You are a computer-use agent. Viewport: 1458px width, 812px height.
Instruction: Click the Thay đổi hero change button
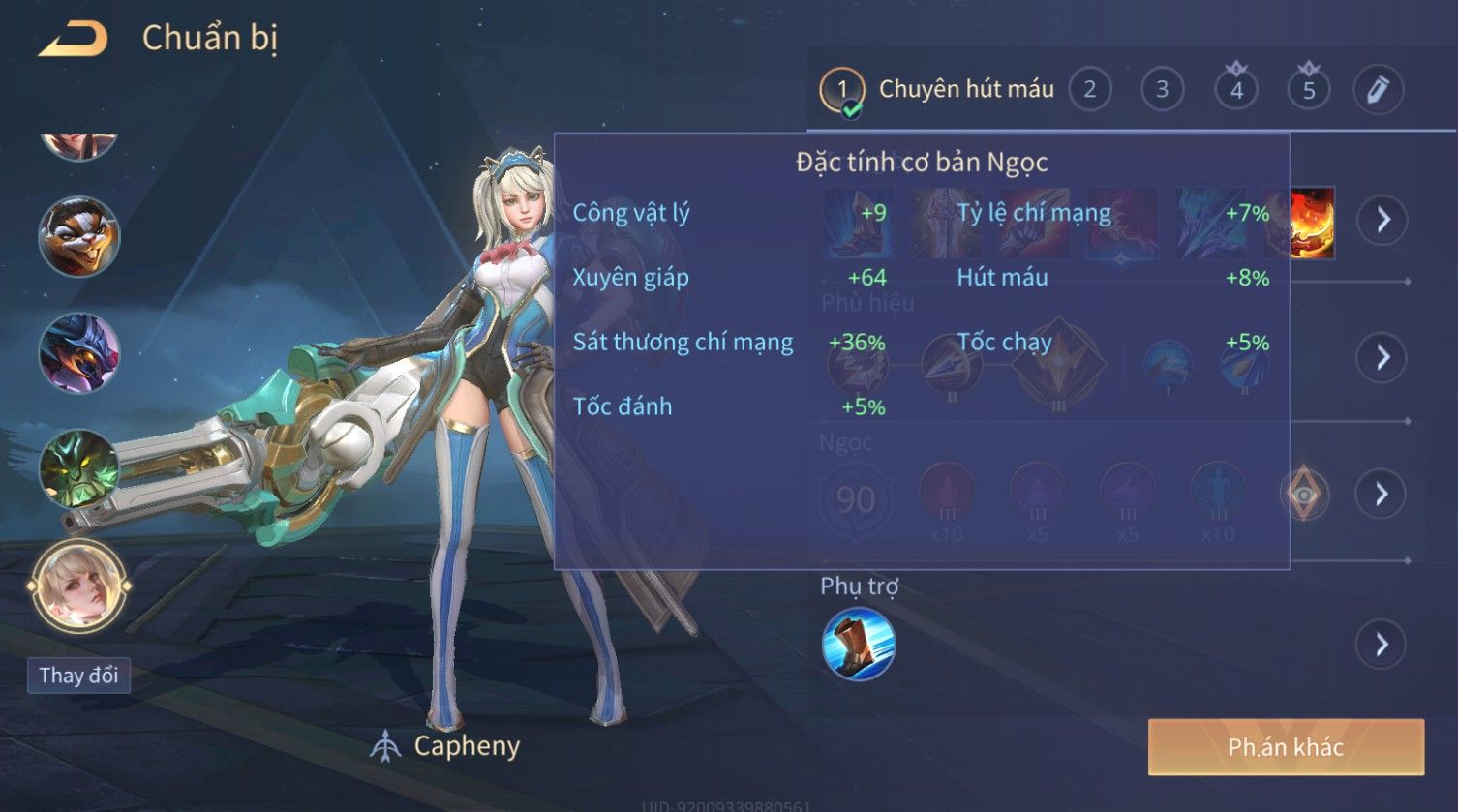pos(78,675)
